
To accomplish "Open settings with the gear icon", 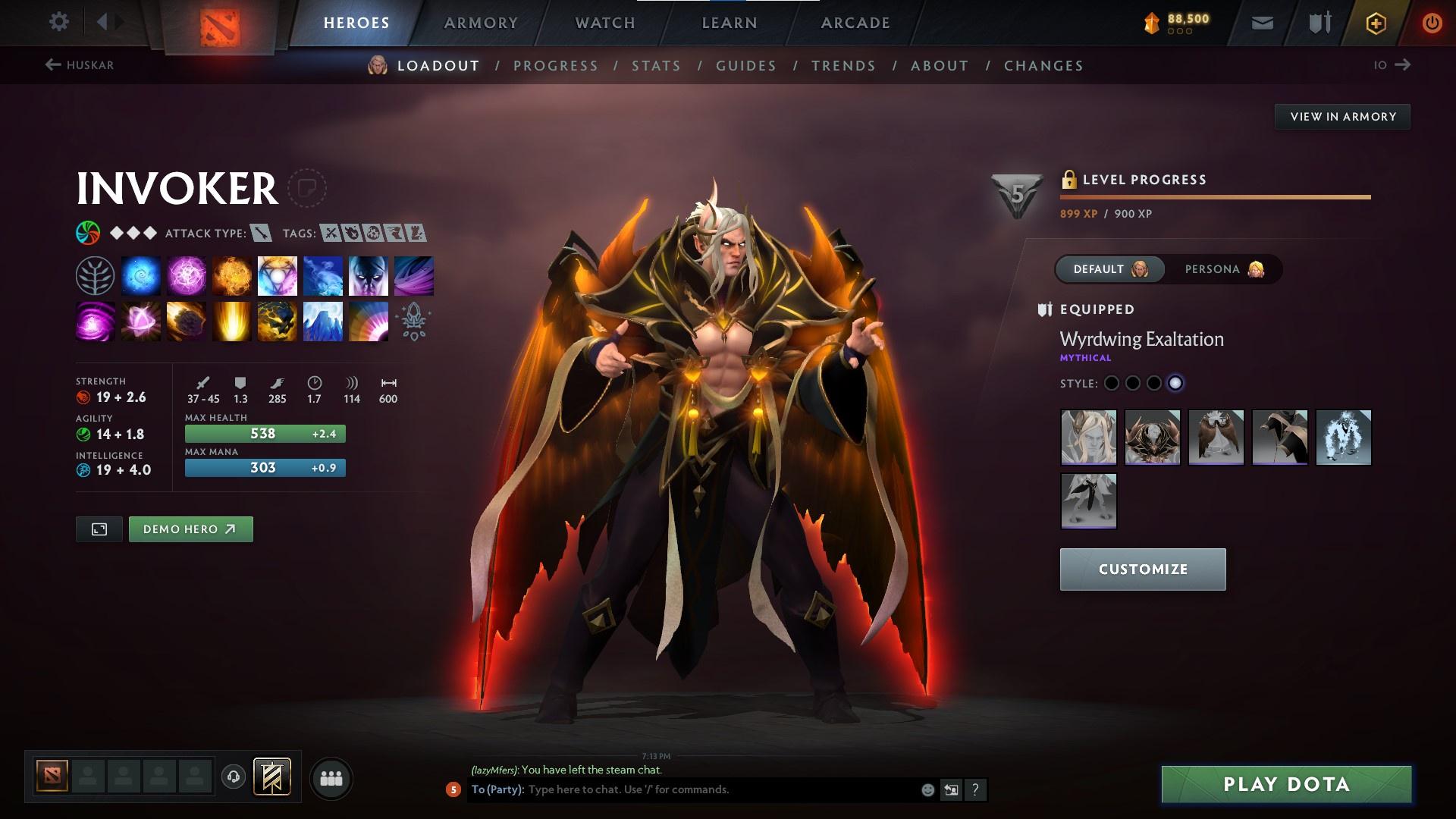I will pos(58,22).
